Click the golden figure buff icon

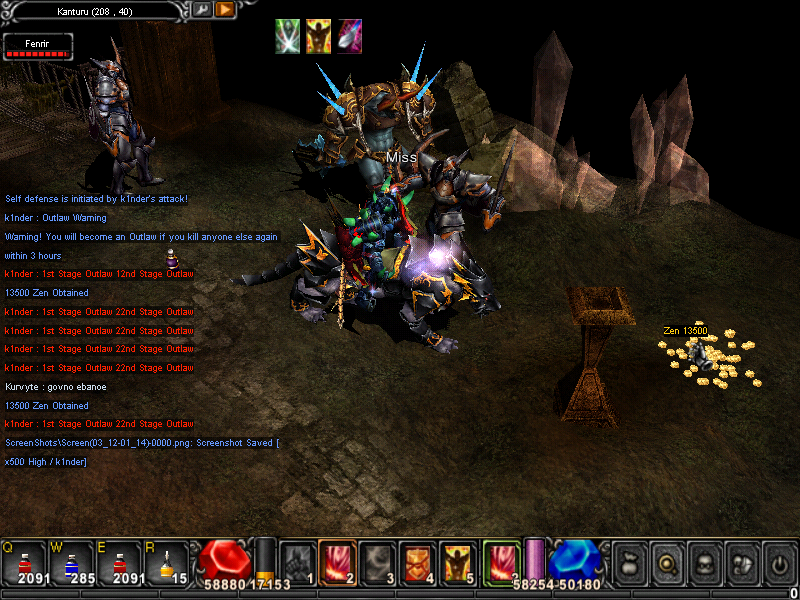tap(318, 36)
